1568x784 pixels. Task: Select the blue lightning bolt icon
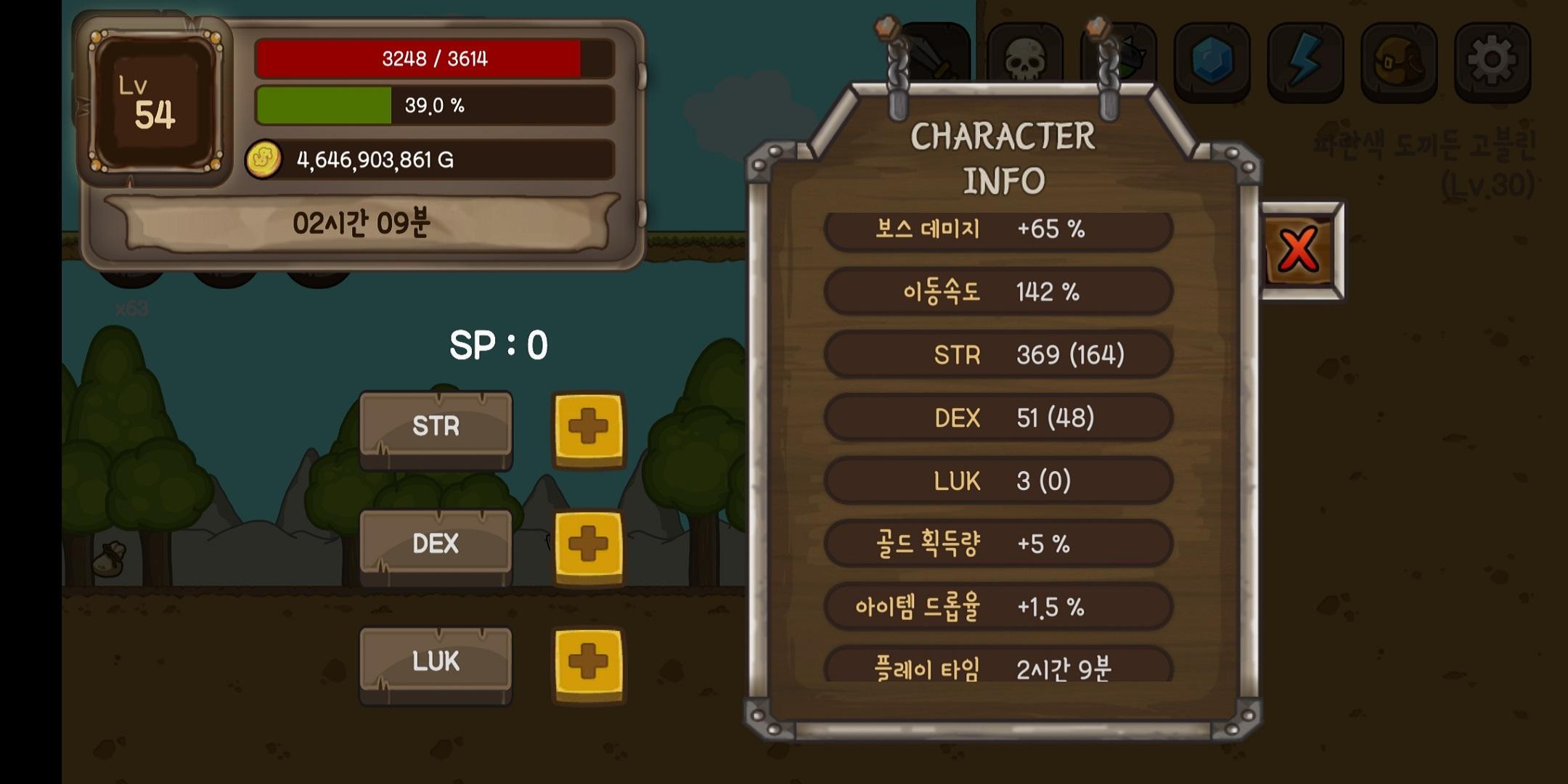click(1304, 60)
